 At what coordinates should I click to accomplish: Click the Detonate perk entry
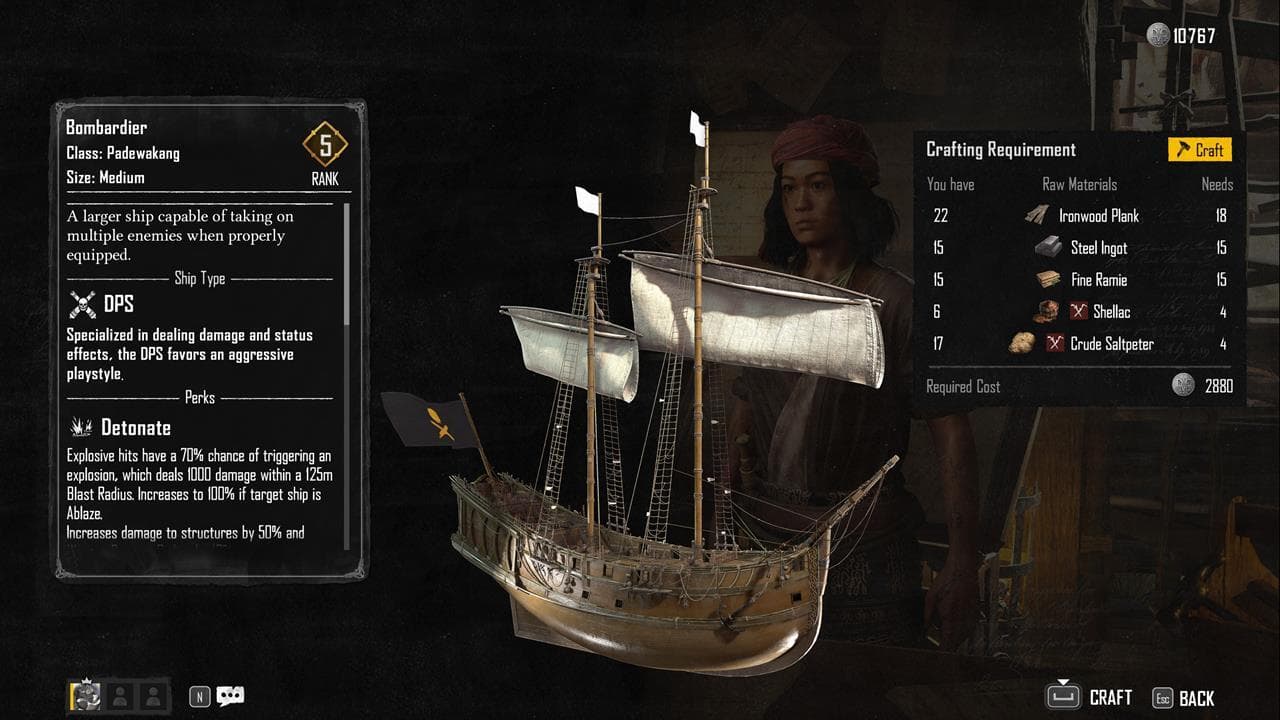pyautogui.click(x=135, y=427)
